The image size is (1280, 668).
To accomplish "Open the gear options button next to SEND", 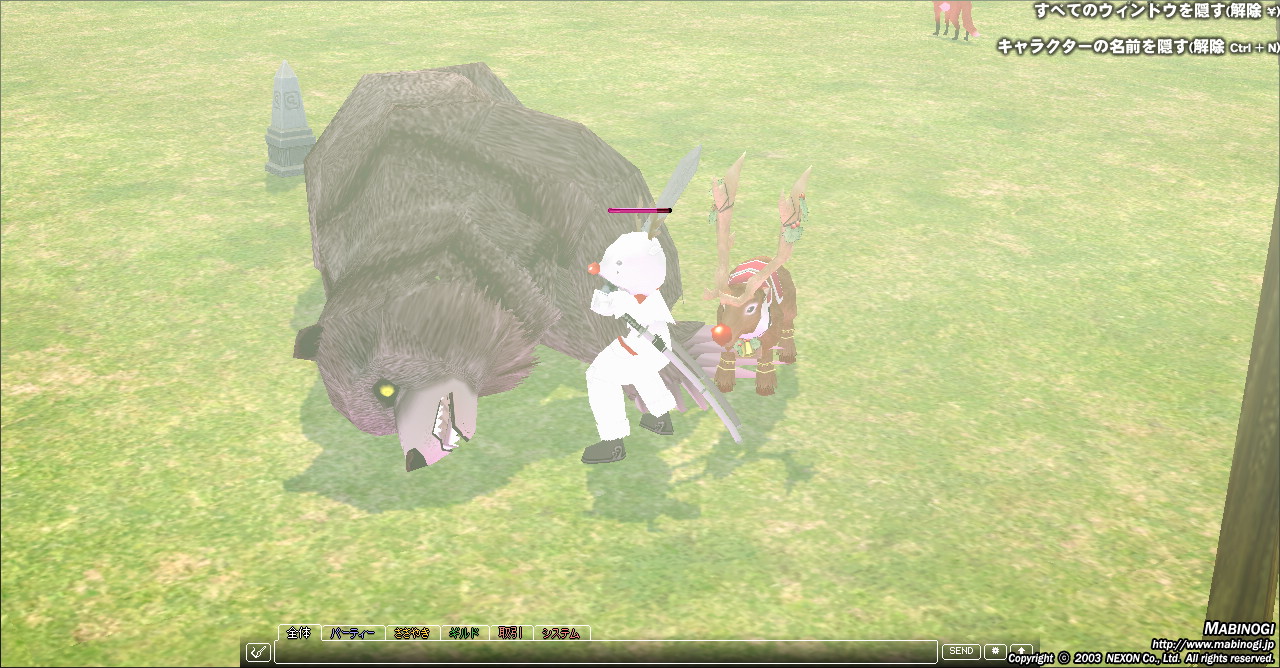I will tap(995, 651).
